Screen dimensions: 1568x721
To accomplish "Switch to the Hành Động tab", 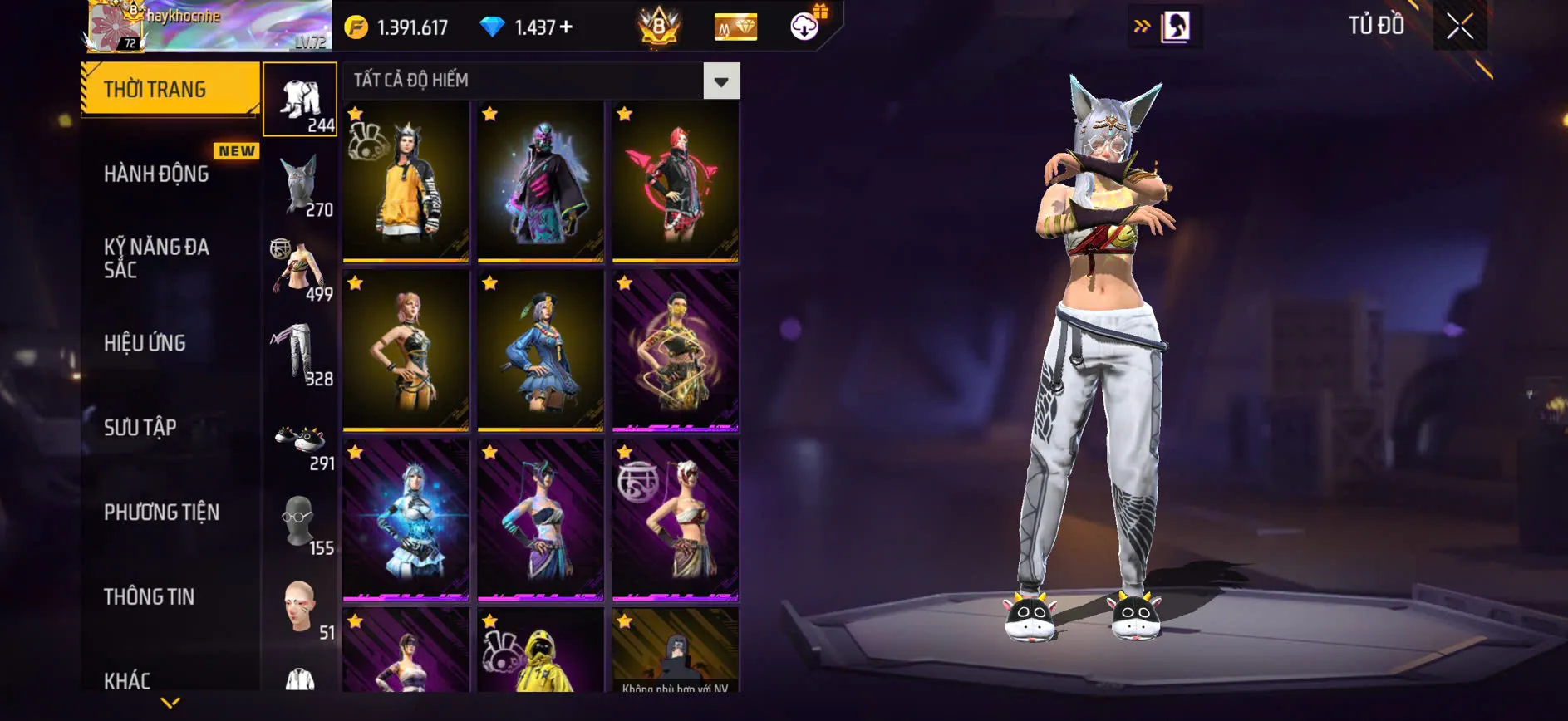I will pos(155,174).
